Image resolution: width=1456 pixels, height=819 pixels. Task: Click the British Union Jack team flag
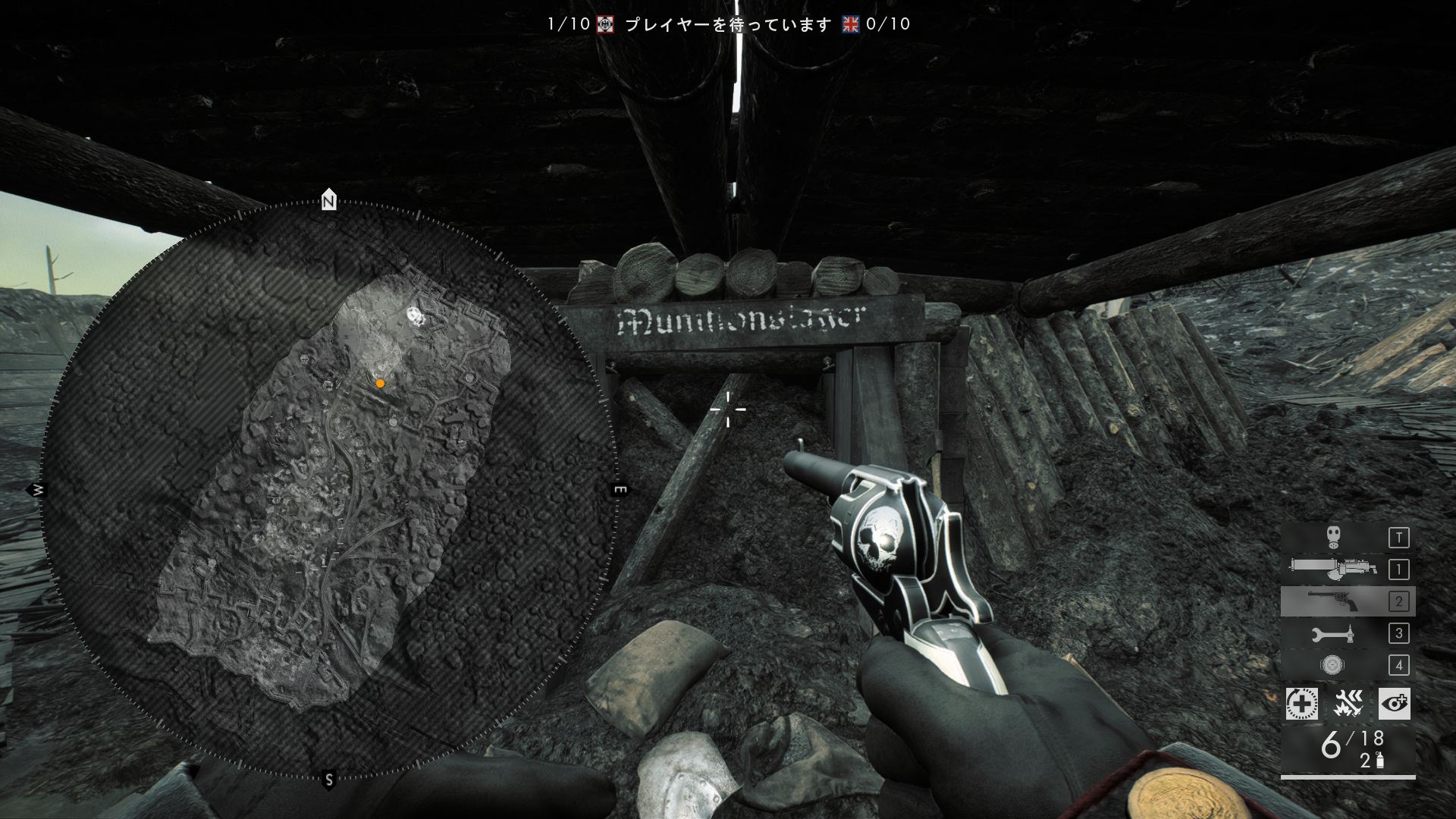(850, 24)
